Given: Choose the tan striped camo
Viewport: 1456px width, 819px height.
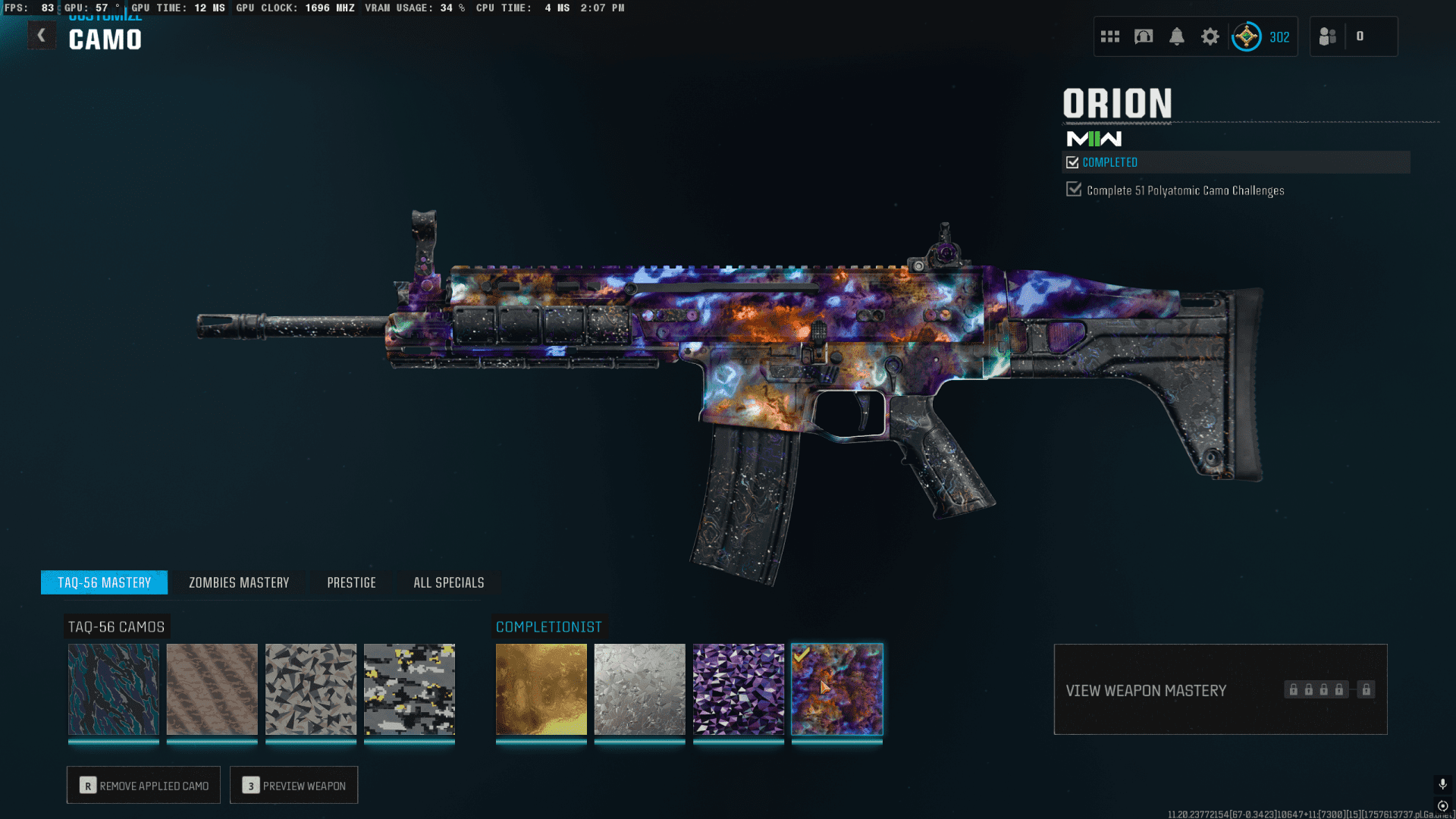Looking at the screenshot, I should click(212, 689).
